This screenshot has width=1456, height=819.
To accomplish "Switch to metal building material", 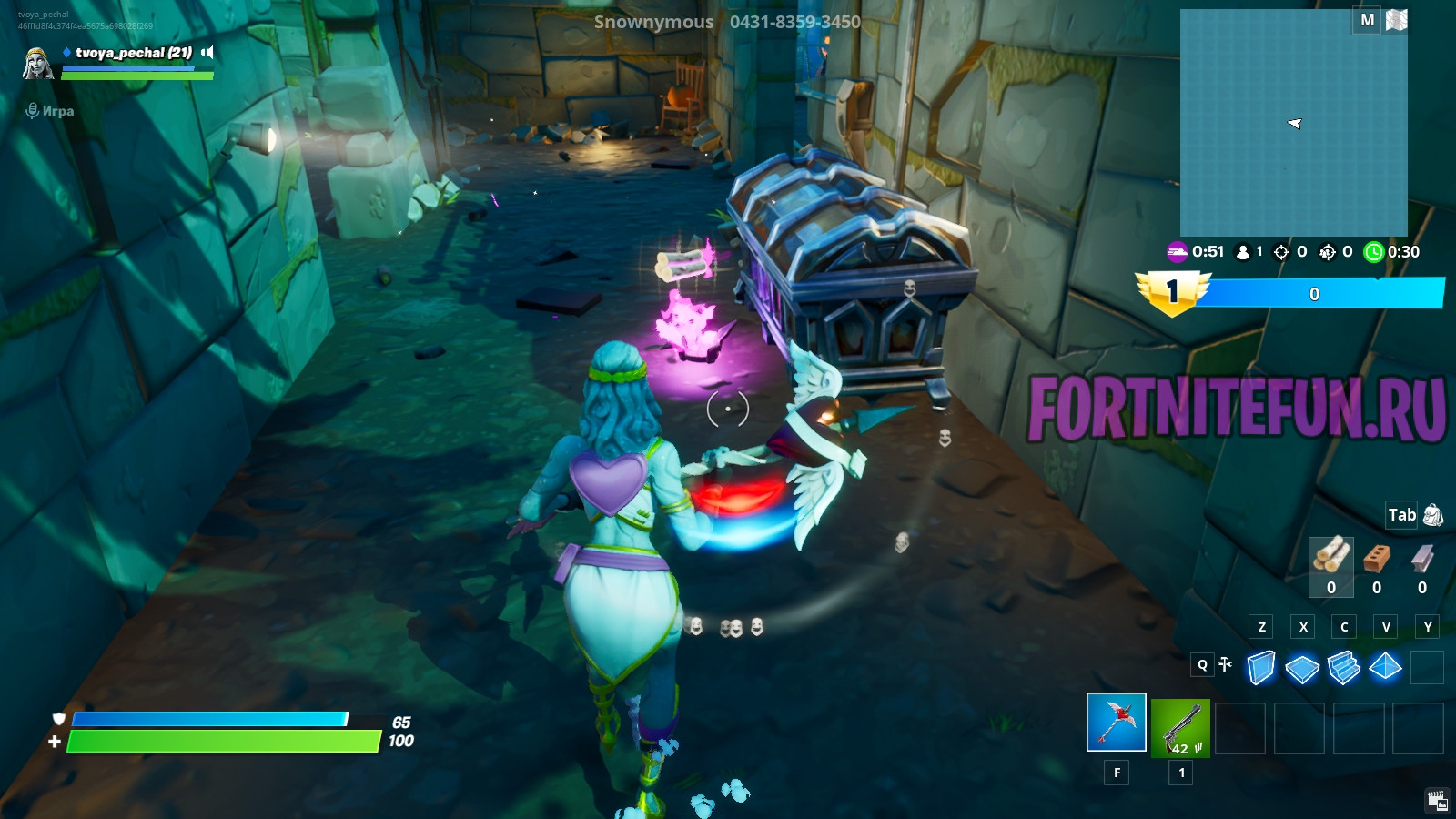I will pos(1422,557).
